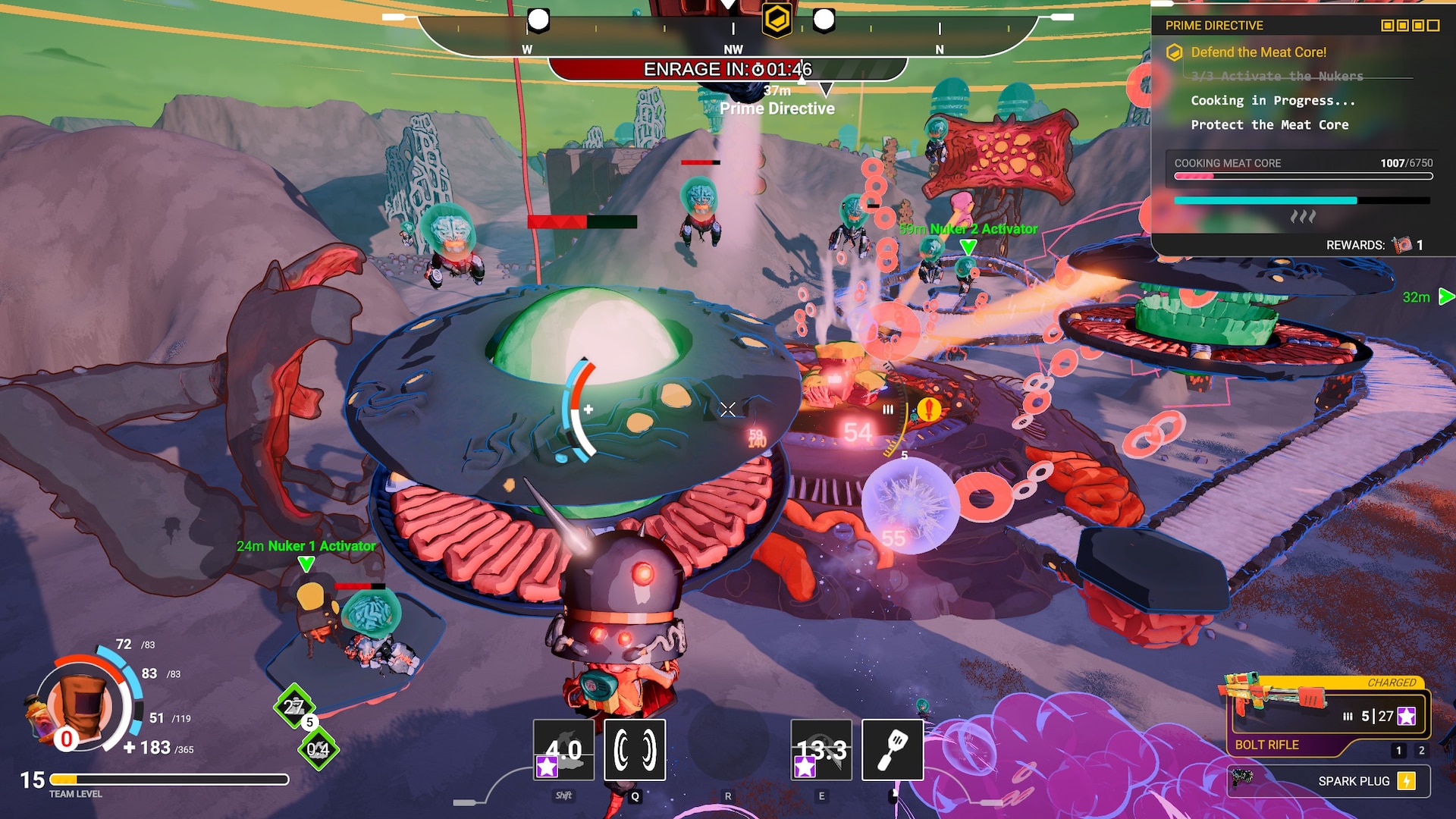Click the reward icon next to REWARDS
Viewport: 1456px width, 819px height.
1401,245
